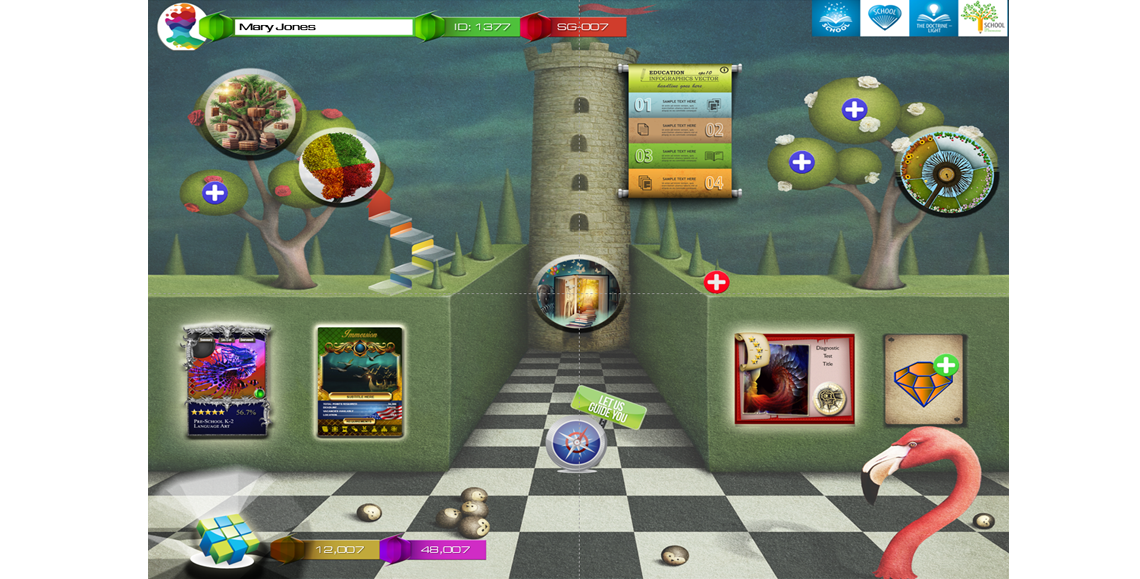1140x579 pixels.
Task: Open the colorful head profile avatar
Action: tap(181, 27)
